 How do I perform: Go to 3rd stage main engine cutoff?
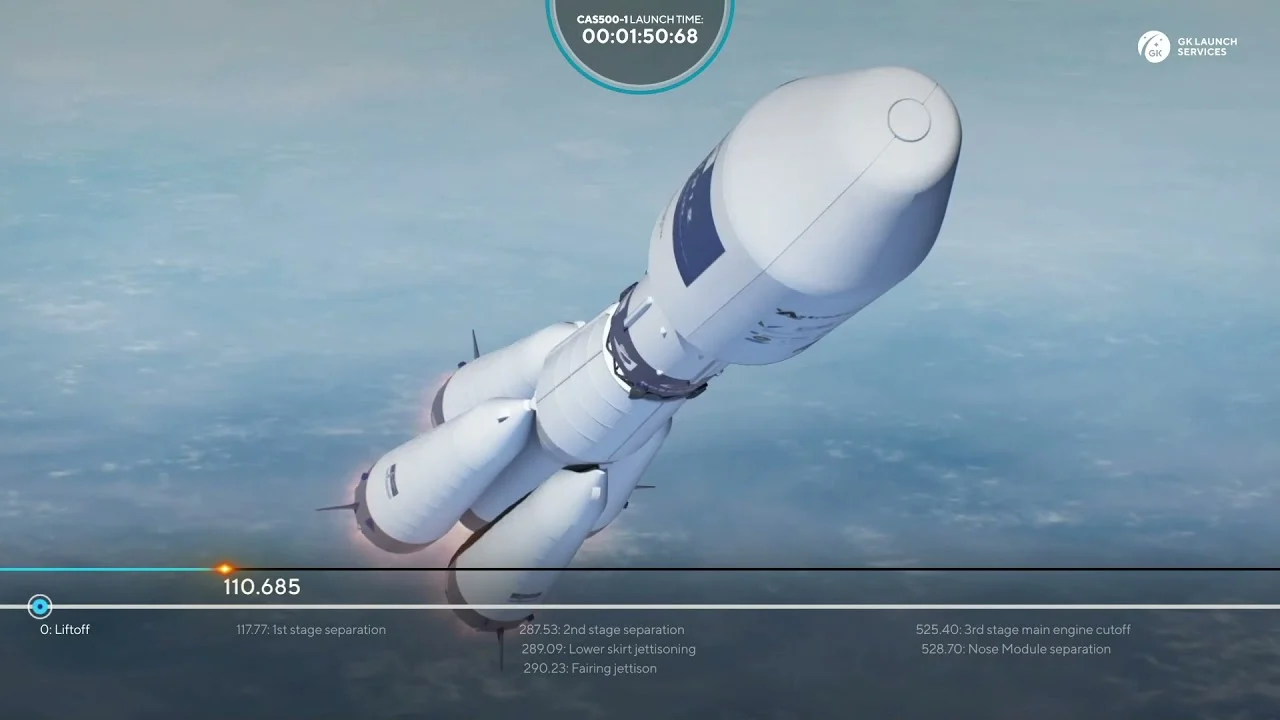(x=1023, y=630)
